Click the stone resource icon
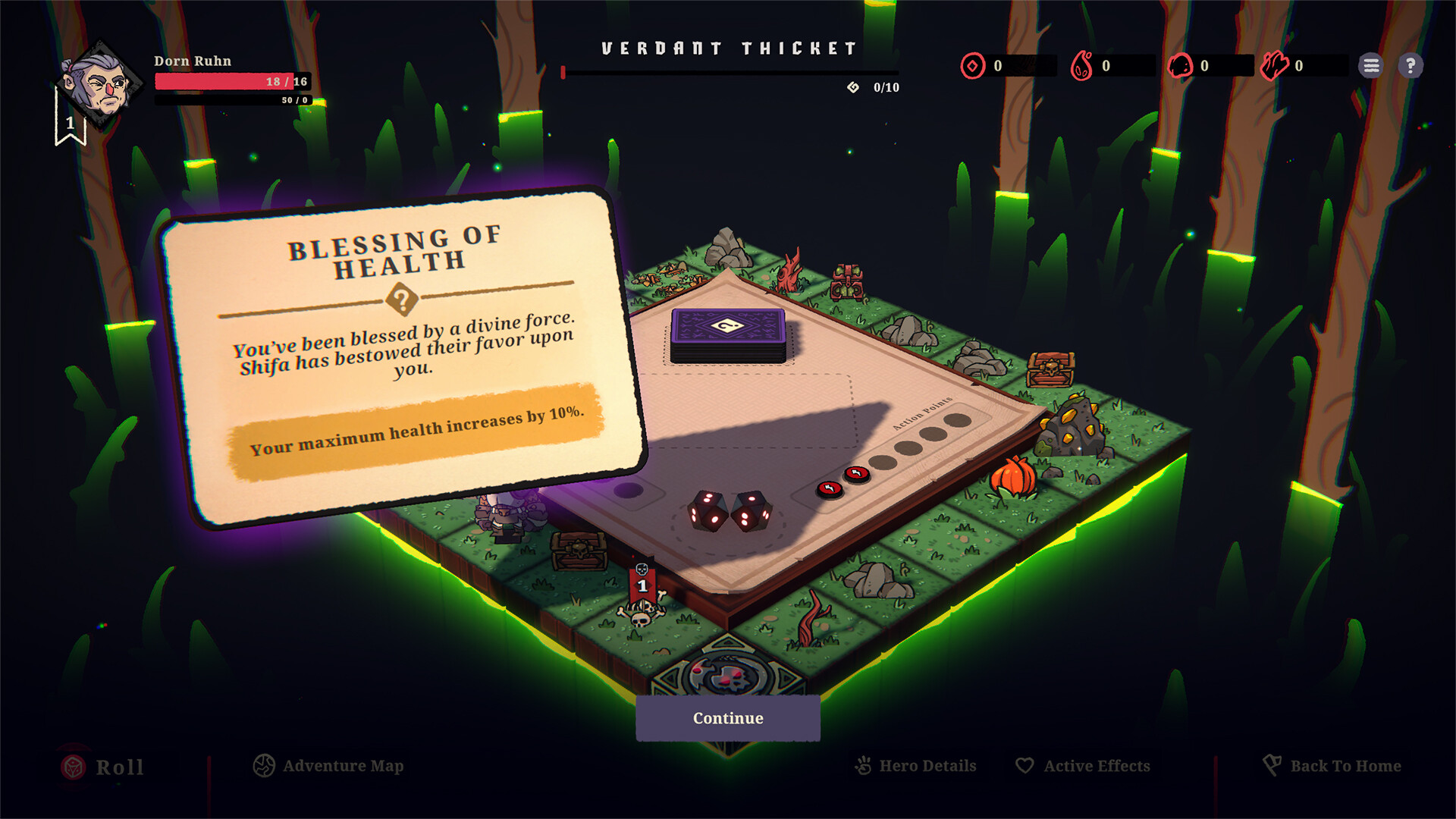The width and height of the screenshot is (1456, 819). 1180,66
